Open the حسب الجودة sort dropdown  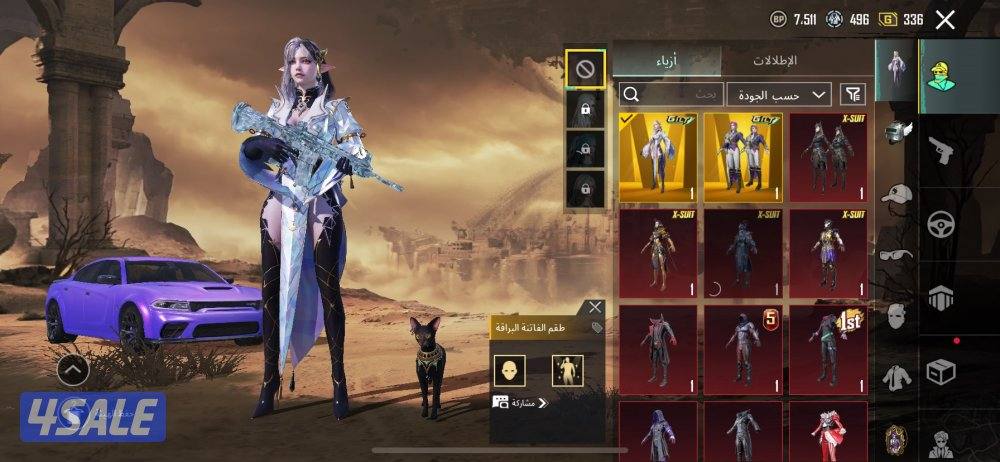pyautogui.click(x=778, y=94)
